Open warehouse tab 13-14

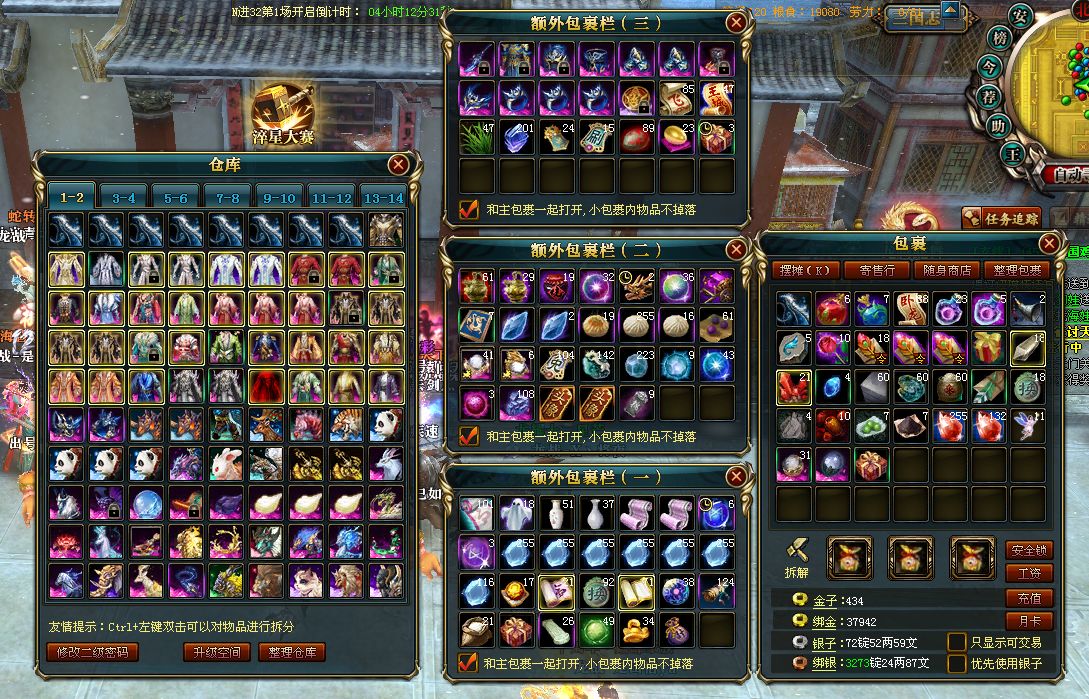pos(383,197)
